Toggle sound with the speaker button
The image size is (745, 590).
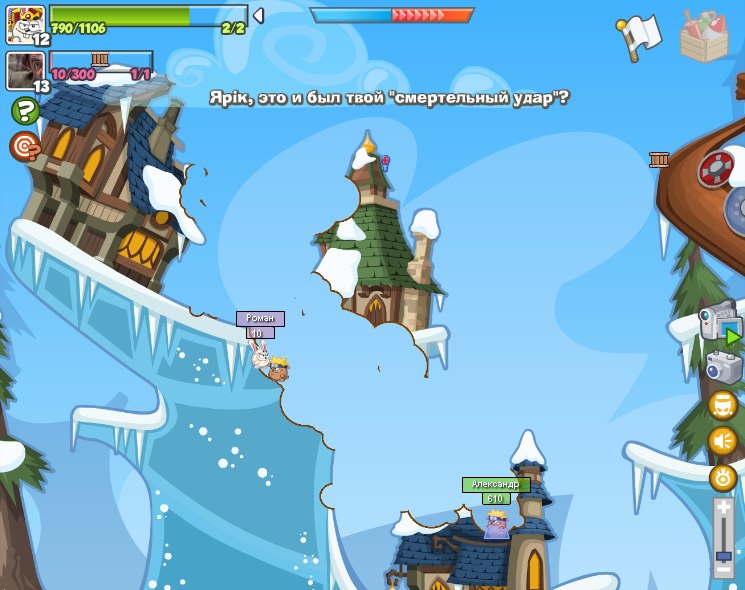[723, 441]
